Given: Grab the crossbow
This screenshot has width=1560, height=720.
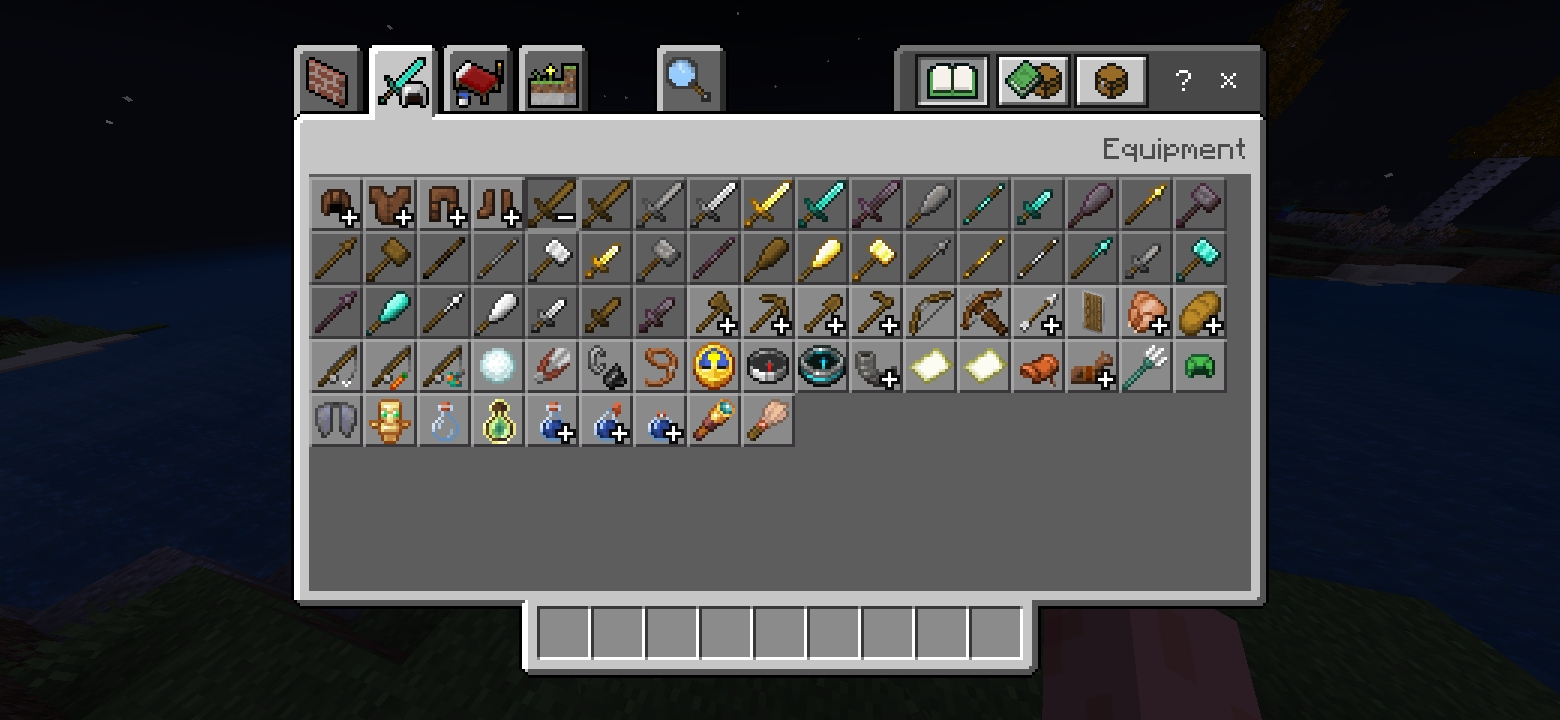Looking at the screenshot, I should click(984, 313).
